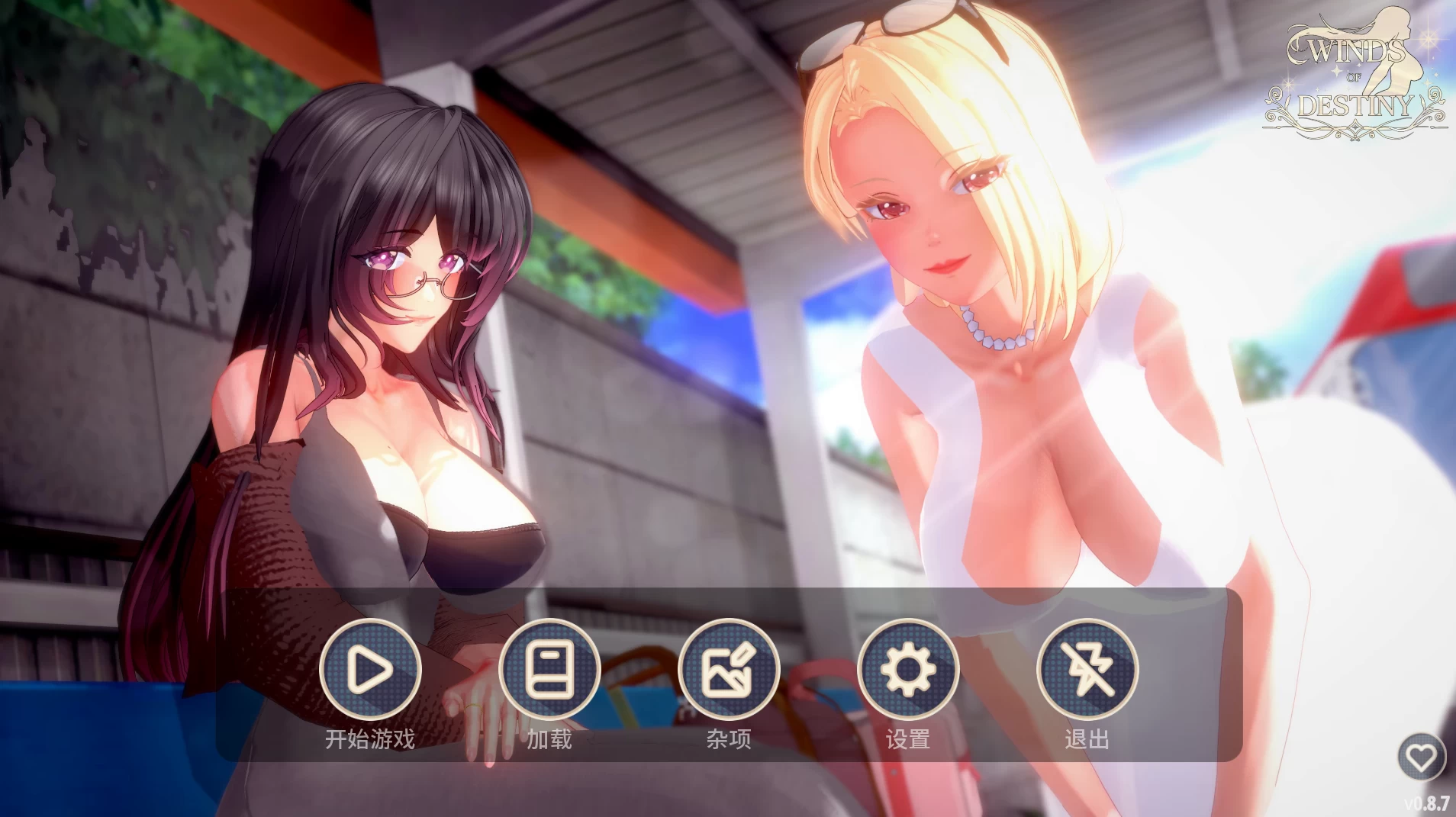Select the 开始游戏 menu entry
Screen dimensions: 1456x817
coord(372,739)
